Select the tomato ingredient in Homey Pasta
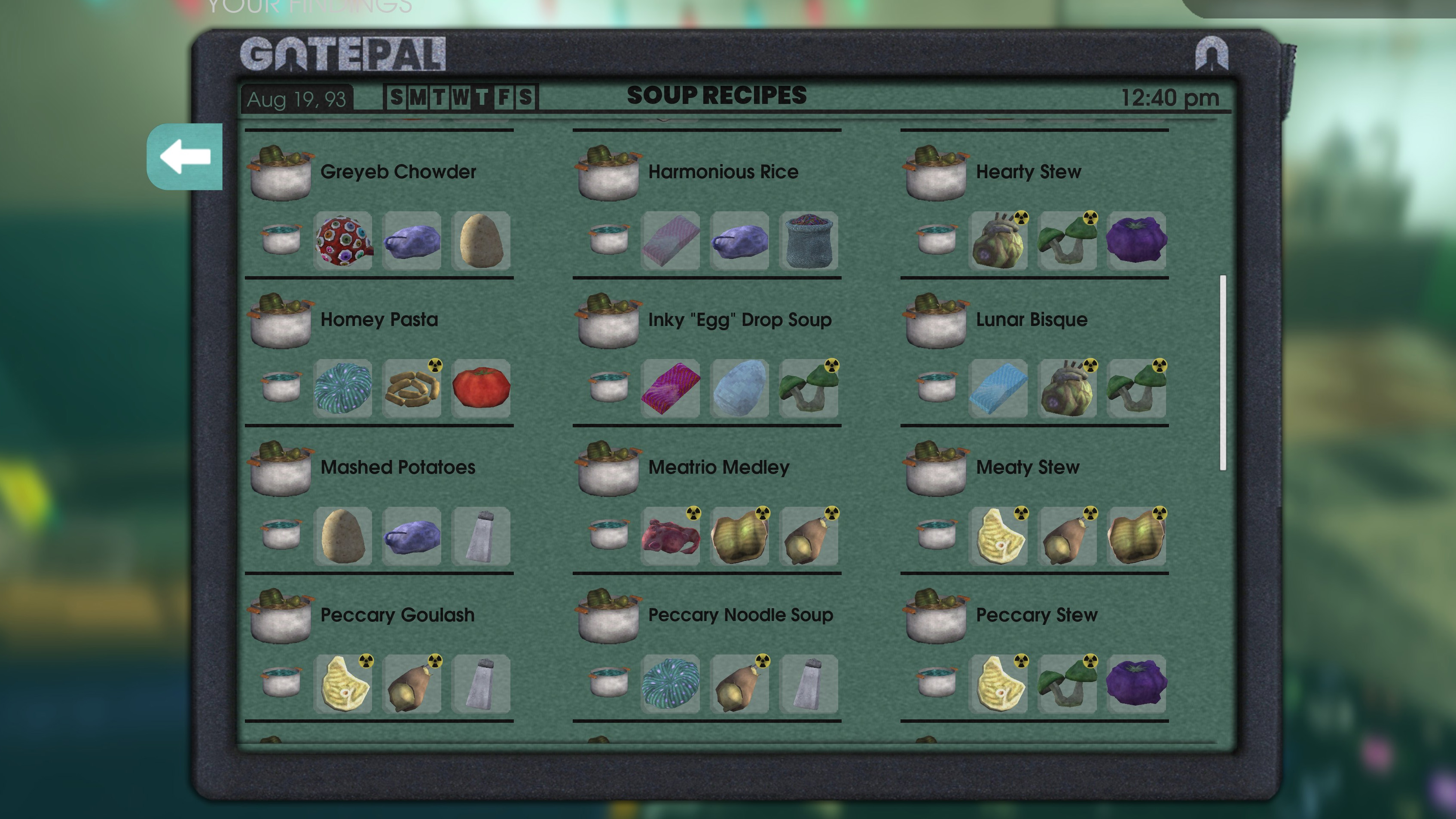1456x819 pixels. click(x=481, y=388)
